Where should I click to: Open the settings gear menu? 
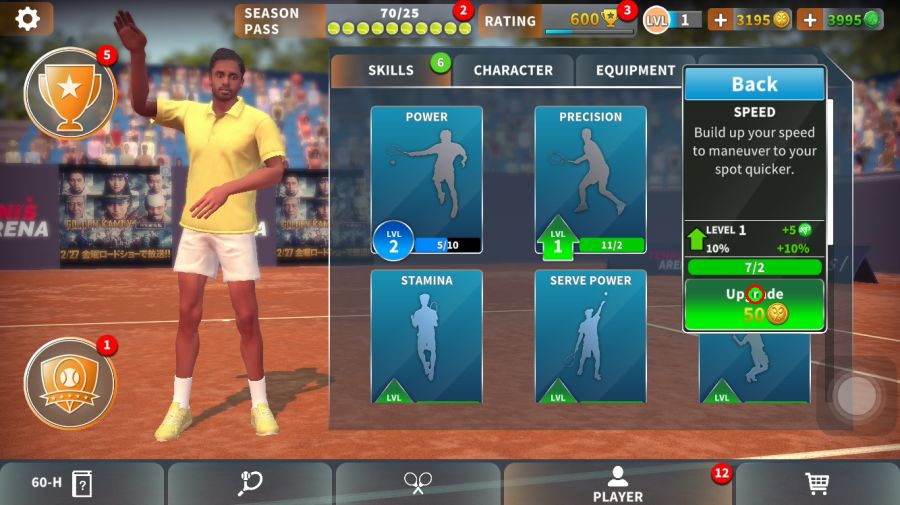coord(27,19)
